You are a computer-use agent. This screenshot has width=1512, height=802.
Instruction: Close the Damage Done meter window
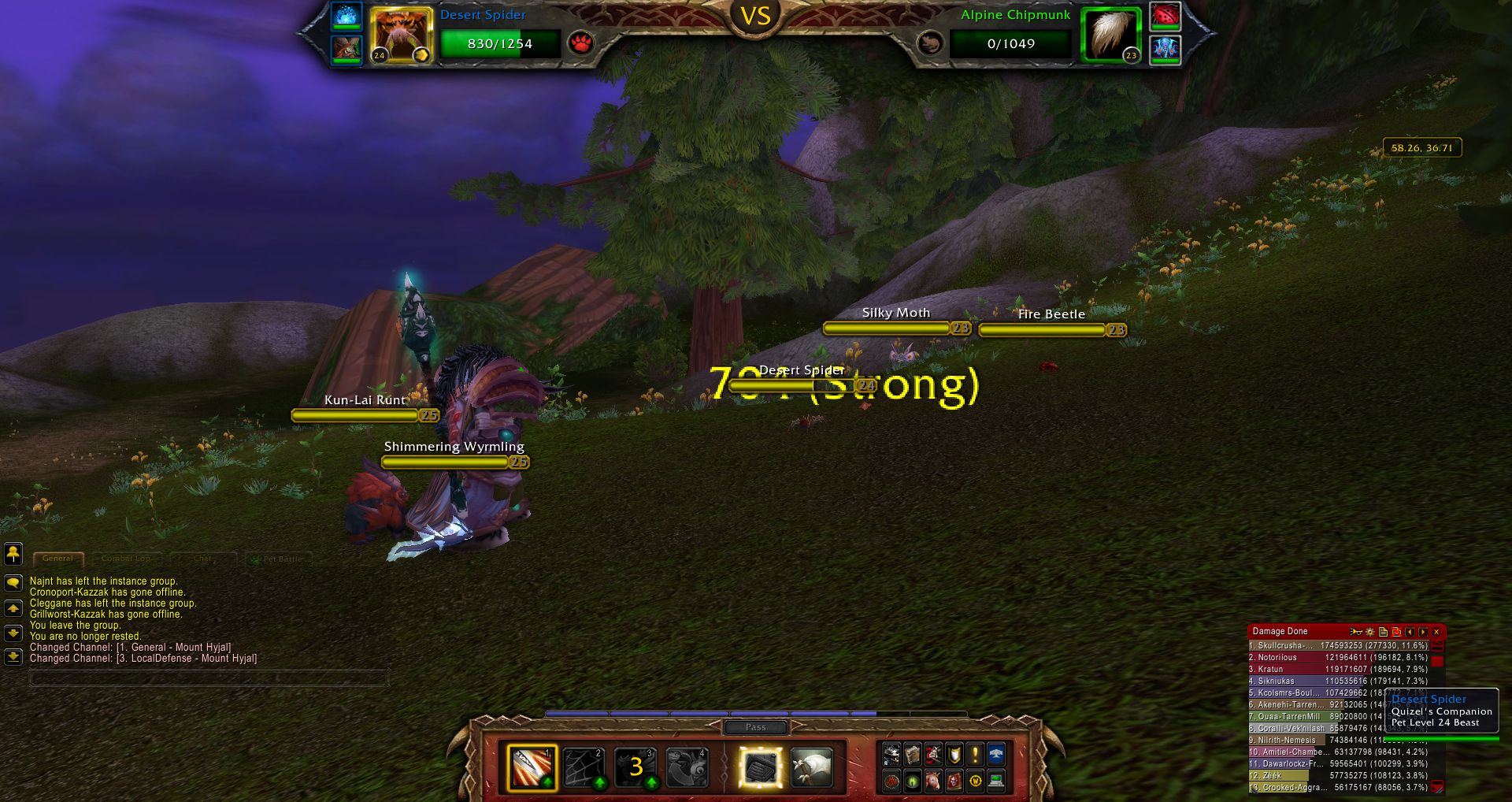tap(1436, 632)
